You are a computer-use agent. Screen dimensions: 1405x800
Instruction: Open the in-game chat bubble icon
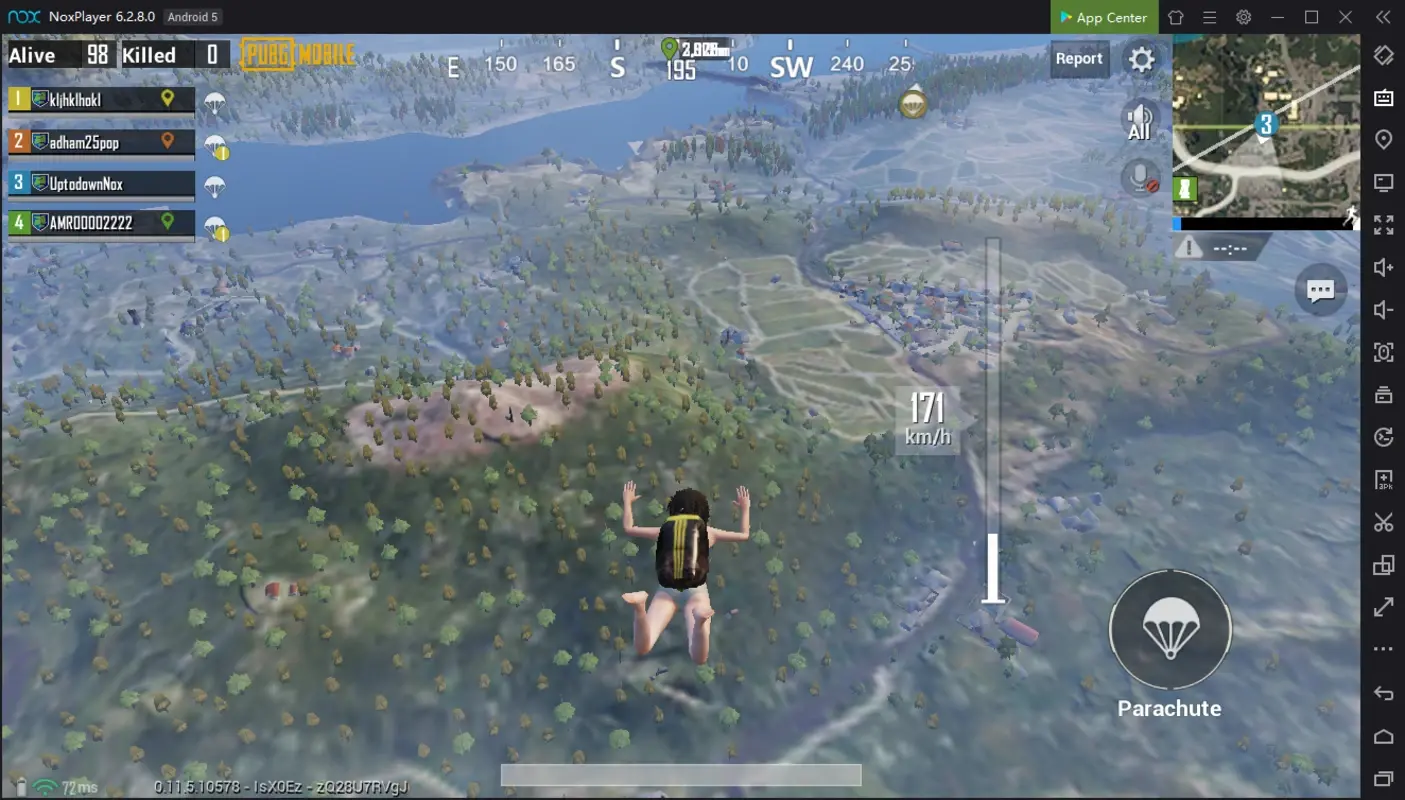click(x=1320, y=290)
